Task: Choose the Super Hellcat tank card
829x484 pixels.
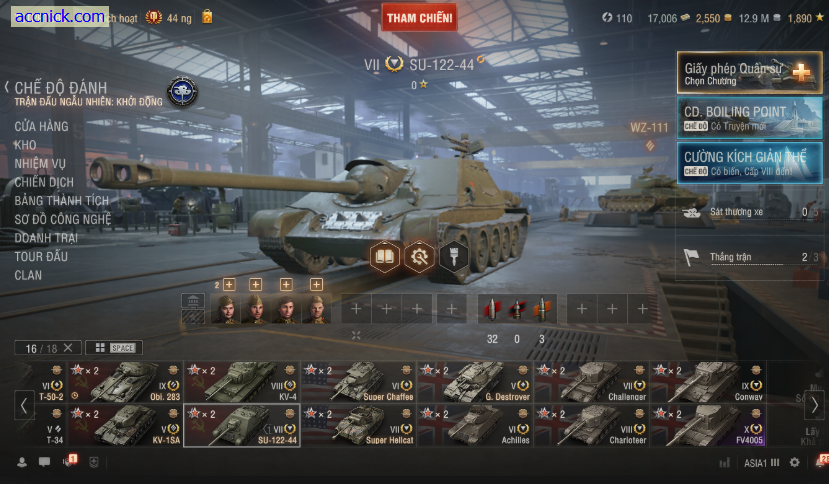Action: coord(358,425)
